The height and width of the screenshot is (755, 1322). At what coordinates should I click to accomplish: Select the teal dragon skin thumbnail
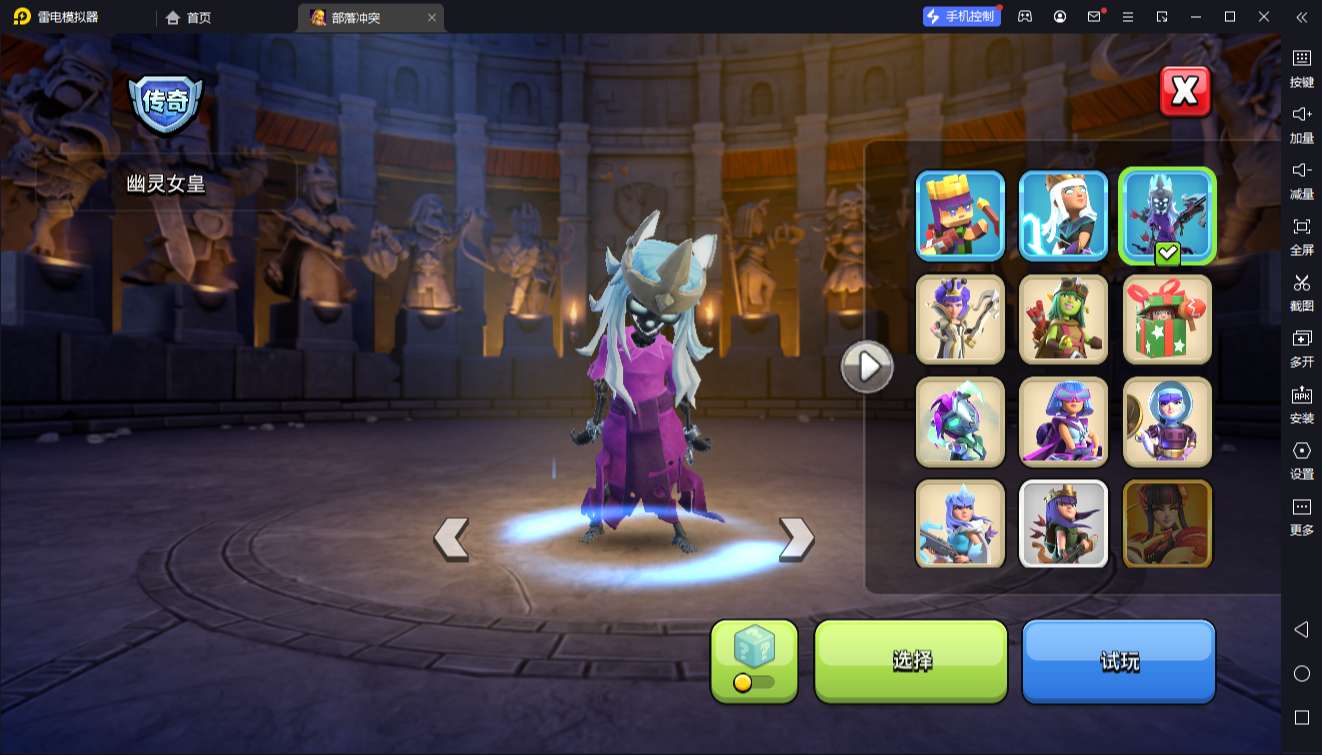pyautogui.click(x=960, y=422)
